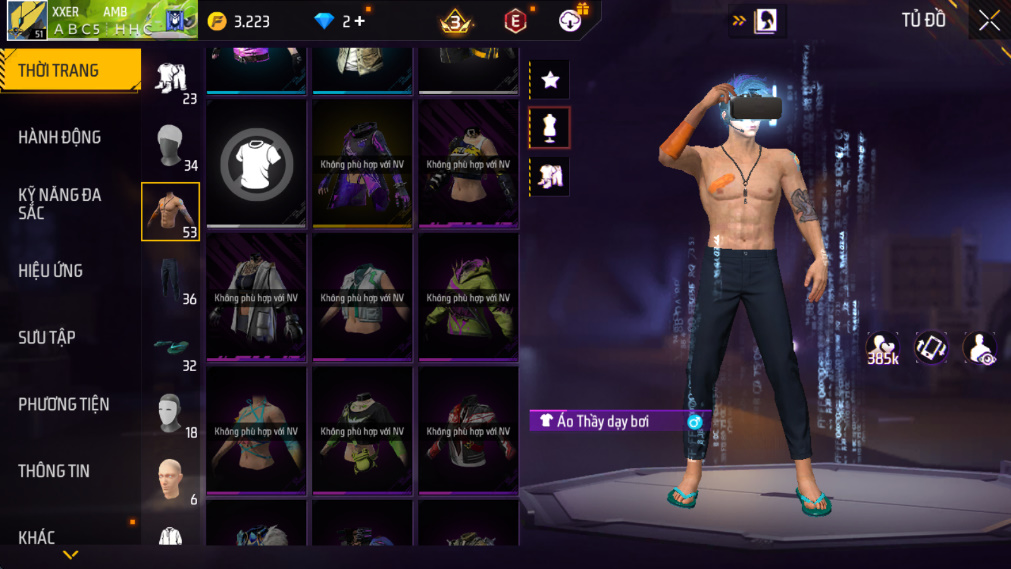Open the footwear category with 32 items
Screen dimensions: 1011x569
(171, 346)
